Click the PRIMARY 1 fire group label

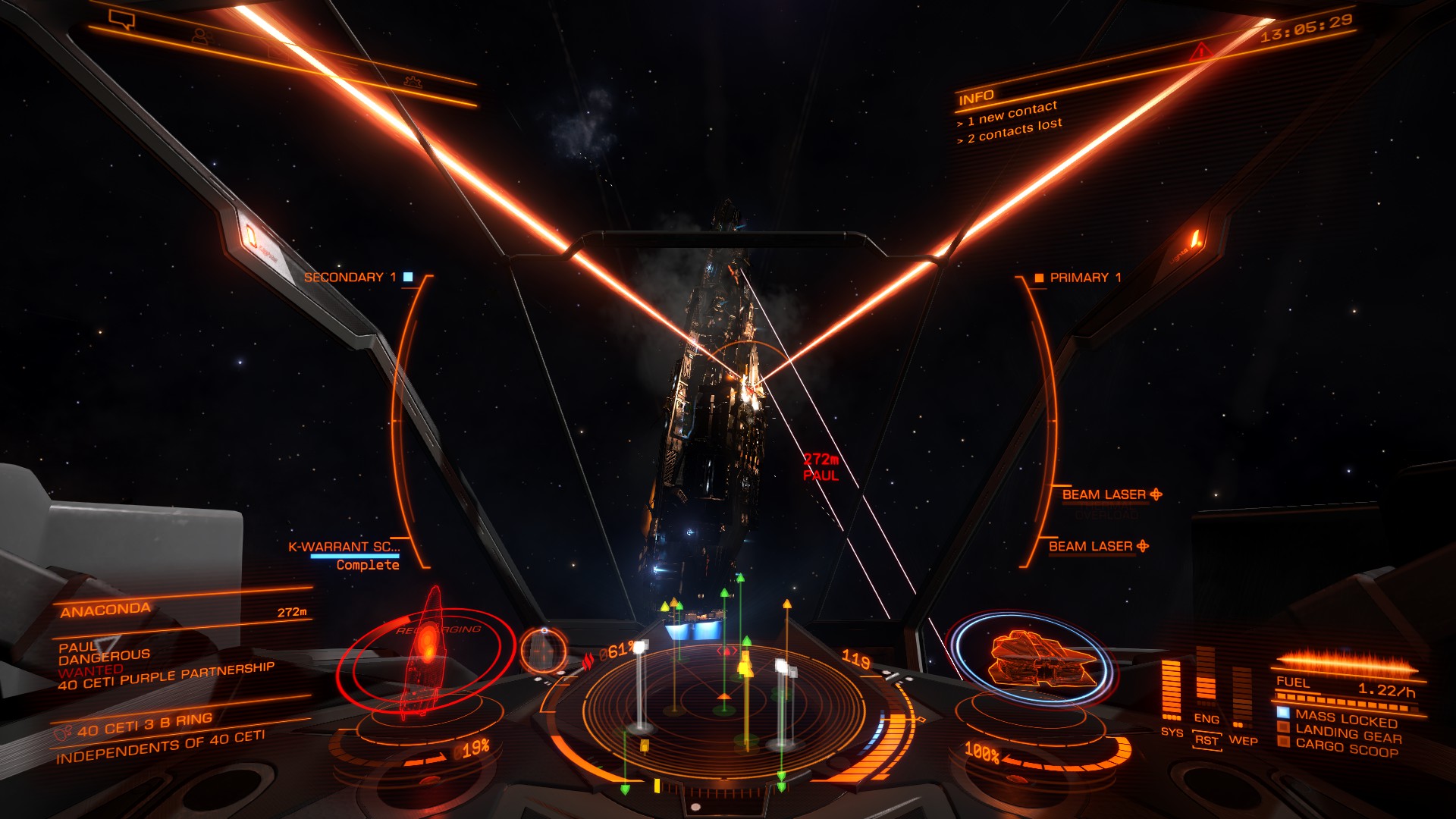(x=1084, y=278)
